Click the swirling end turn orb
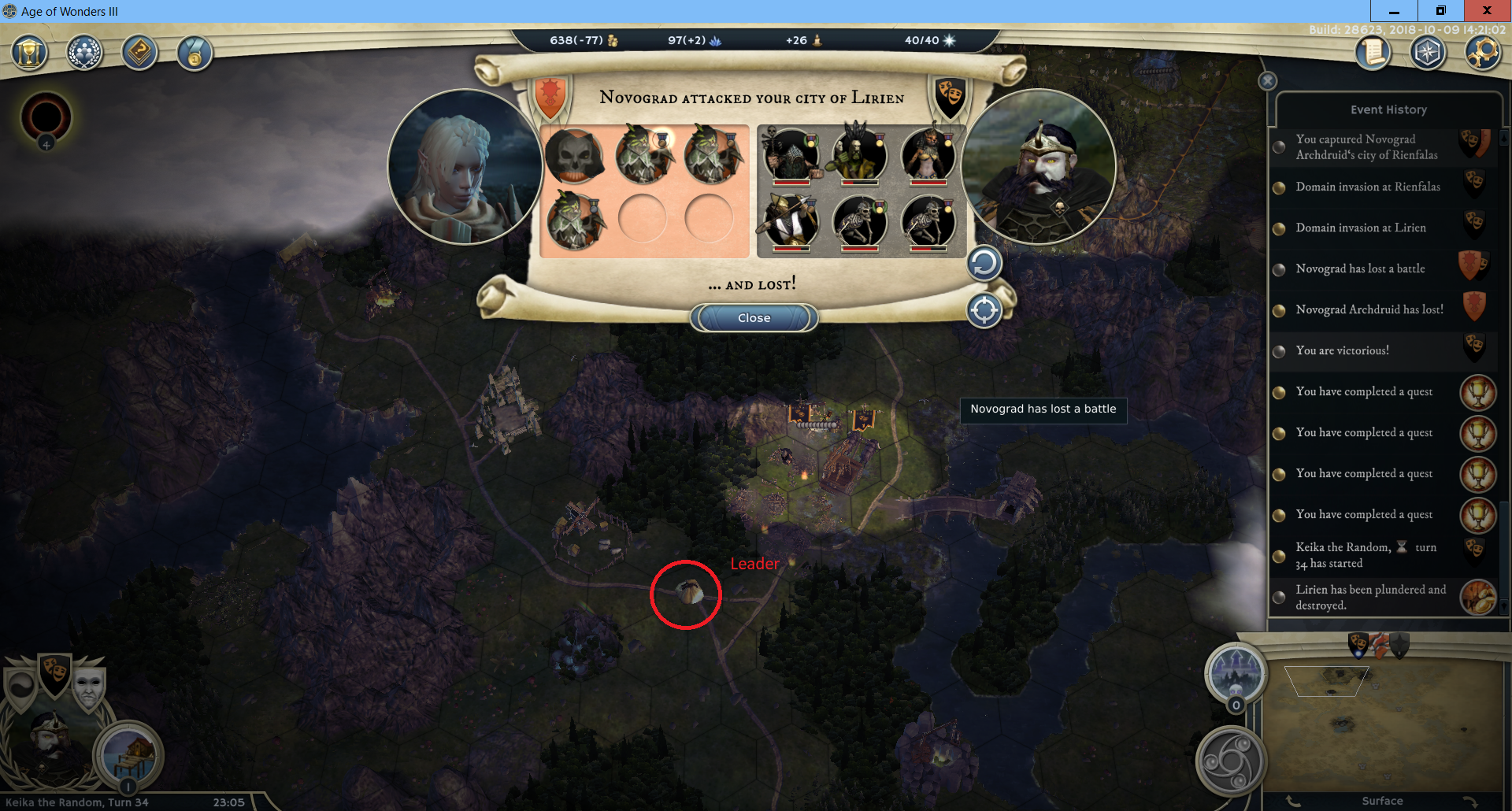Screen dimensions: 1512x811 [x=1231, y=761]
